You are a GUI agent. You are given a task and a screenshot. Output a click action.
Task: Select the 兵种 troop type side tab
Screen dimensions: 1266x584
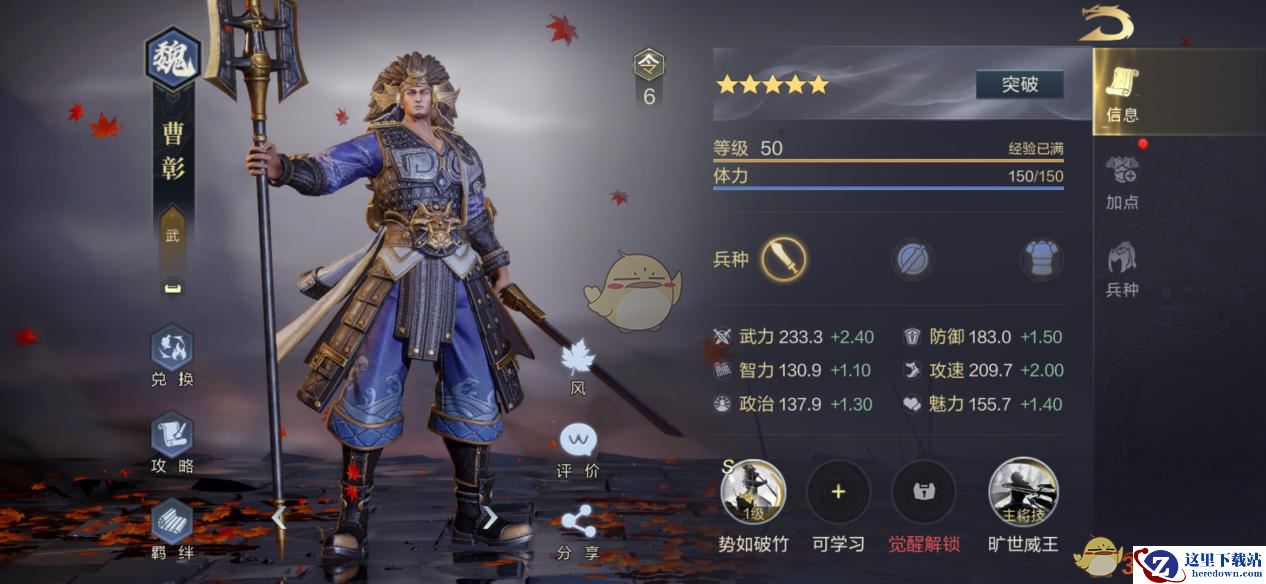1122,268
